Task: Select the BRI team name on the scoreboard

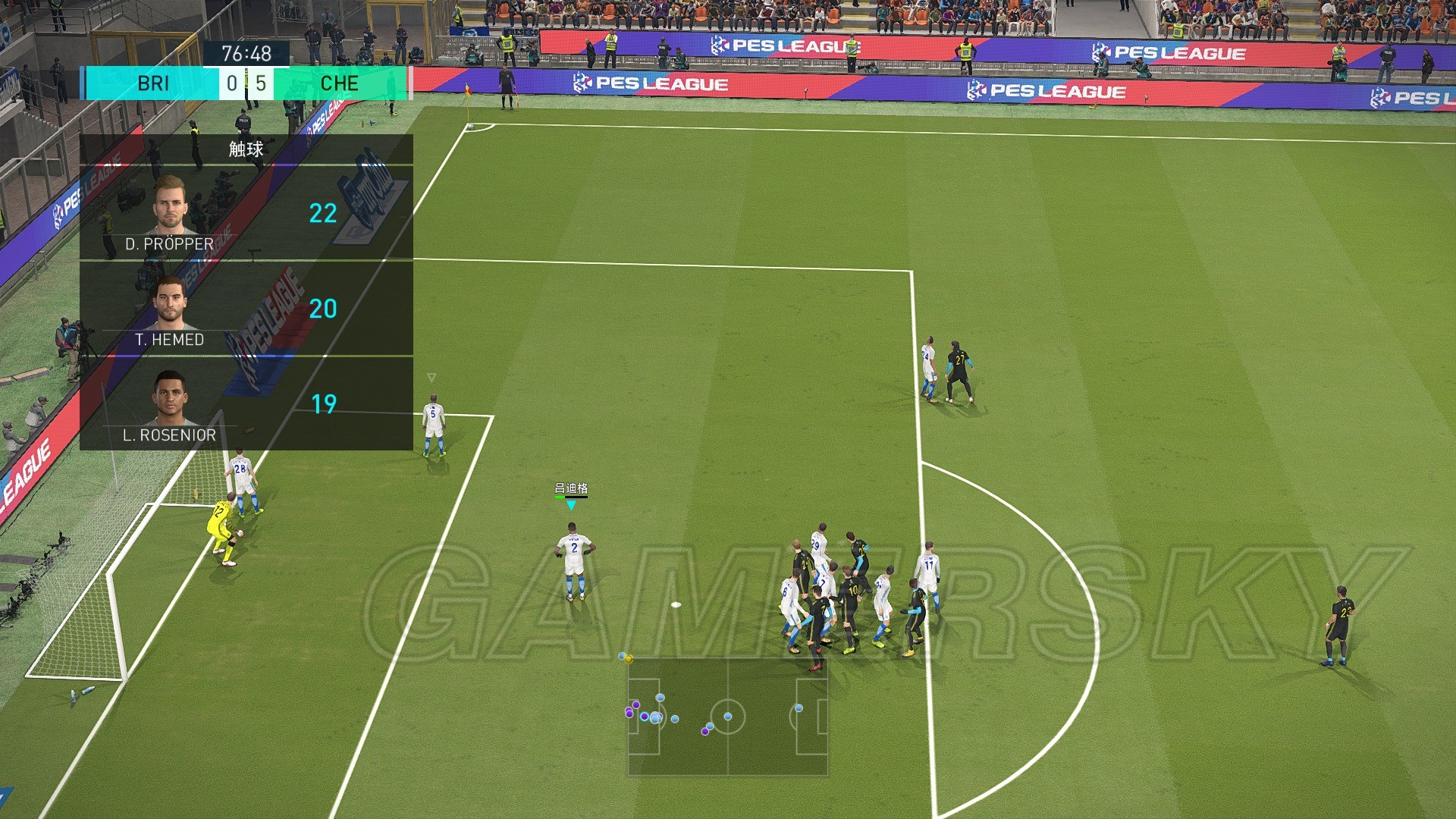Action: coord(153,83)
